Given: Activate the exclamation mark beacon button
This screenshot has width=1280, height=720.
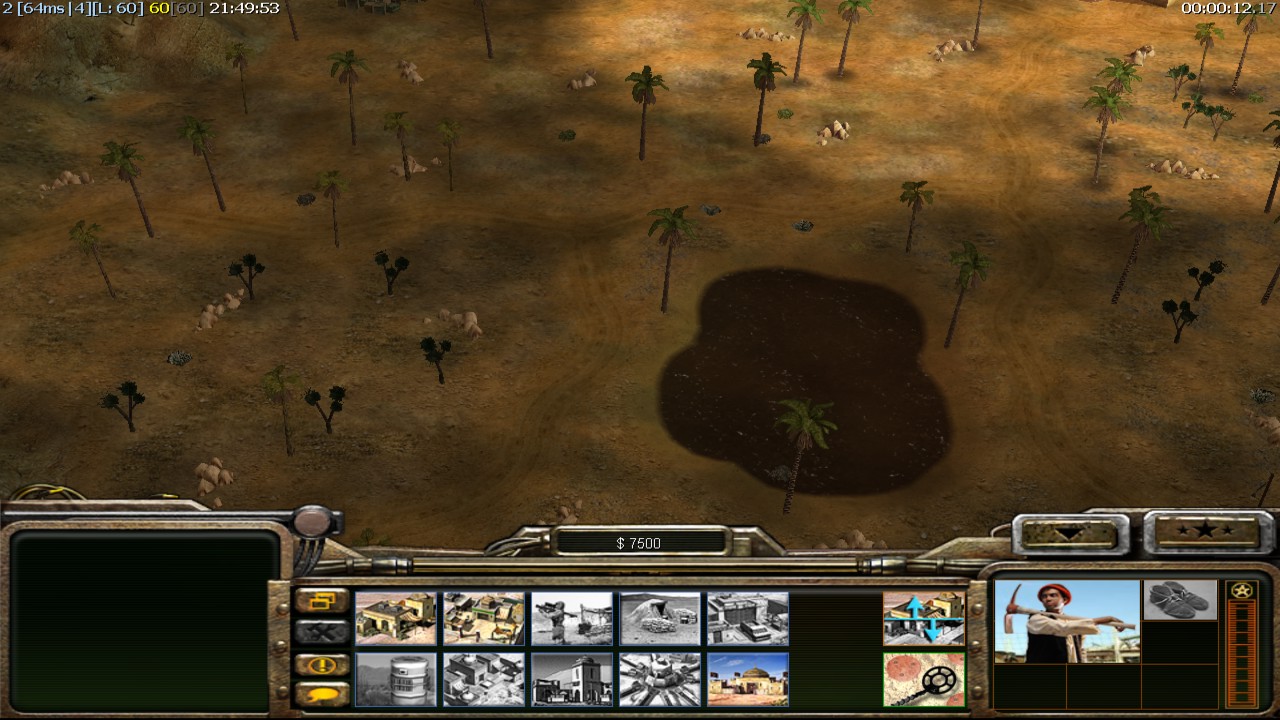Looking at the screenshot, I should point(322,664).
